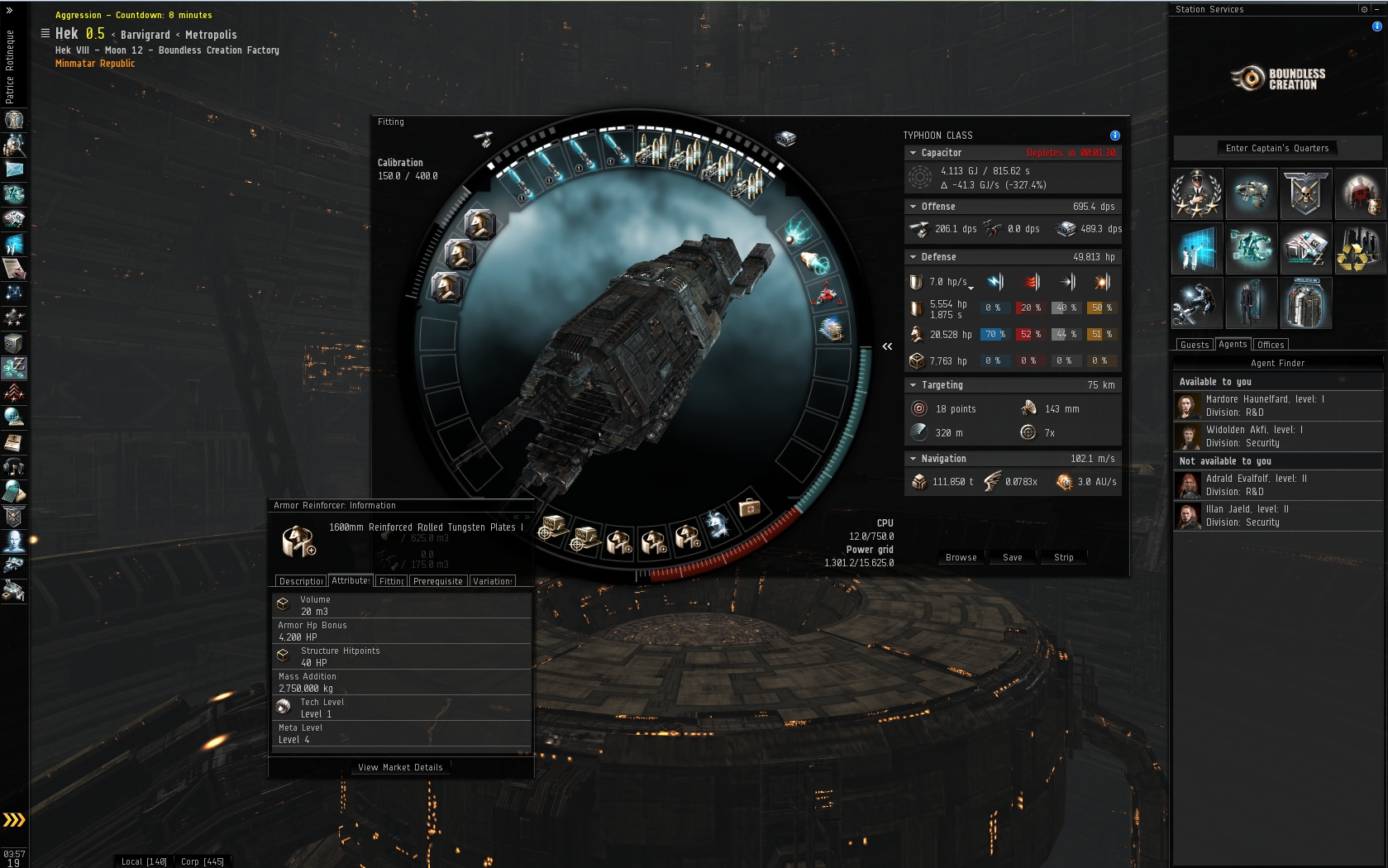Click the Typhoon Class info icon
Image resolution: width=1388 pixels, height=868 pixels.
(x=1114, y=135)
